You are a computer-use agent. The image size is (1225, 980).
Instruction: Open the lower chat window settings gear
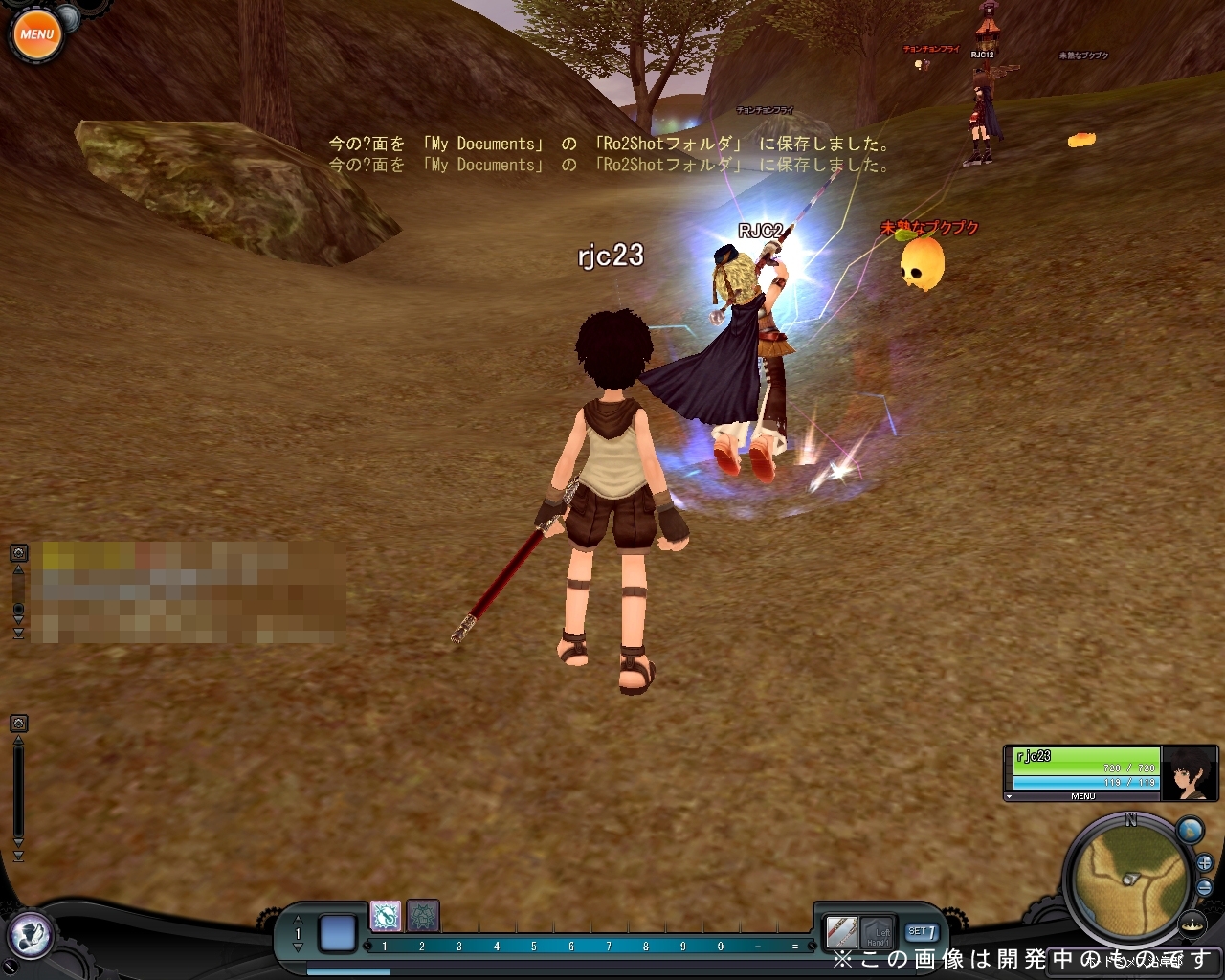point(18,723)
